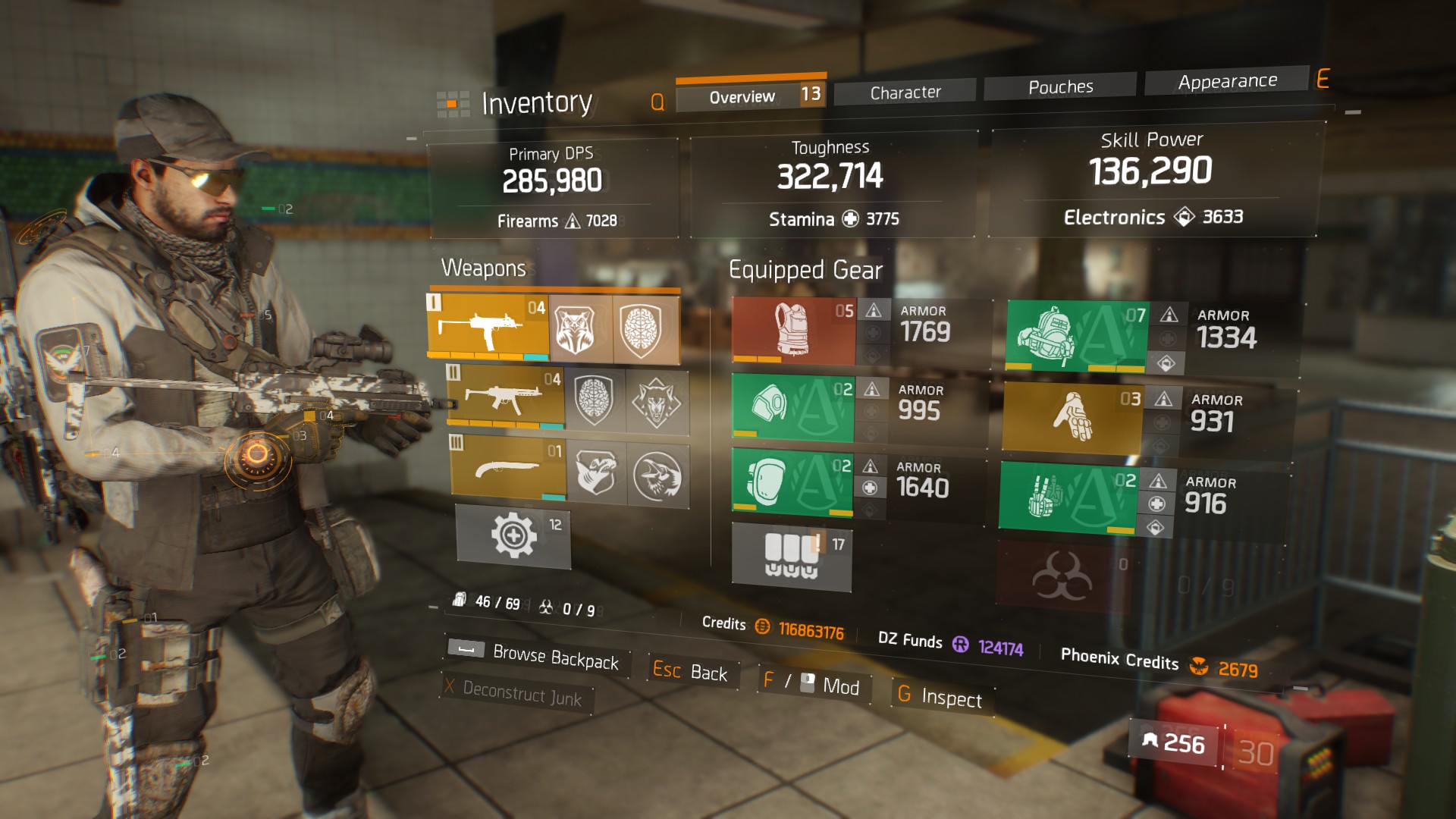The image size is (1456, 819).
Task: Choose the sawed-off shotgun sidearm slot
Action: coord(508,468)
